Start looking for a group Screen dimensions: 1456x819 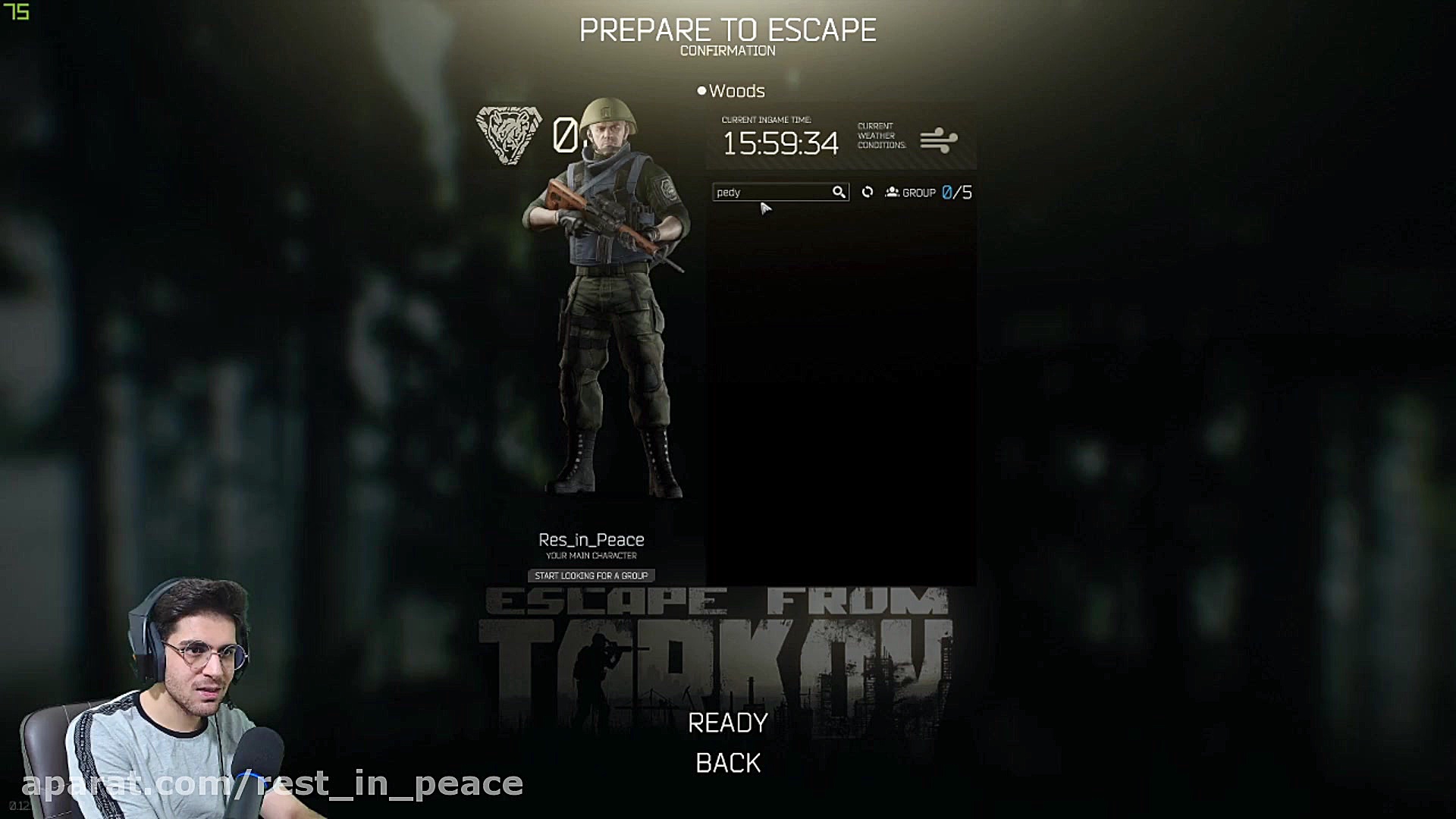click(591, 576)
